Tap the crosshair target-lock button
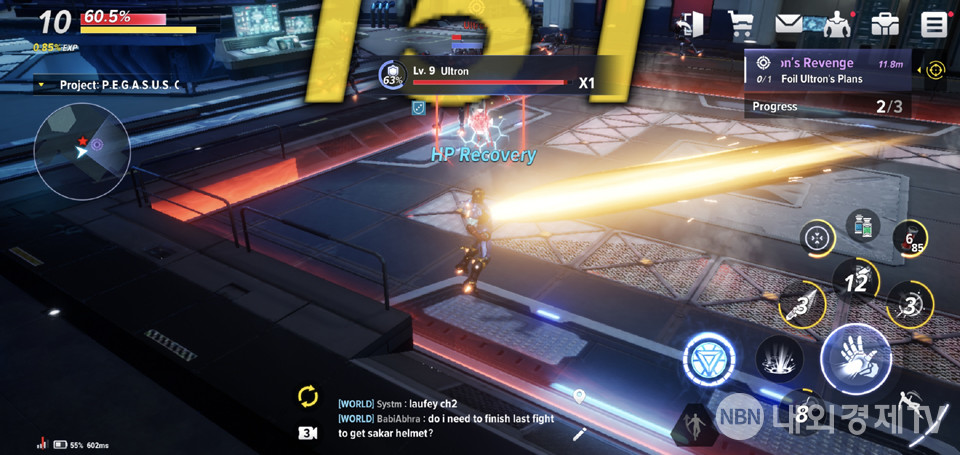The image size is (960, 455). [x=819, y=238]
